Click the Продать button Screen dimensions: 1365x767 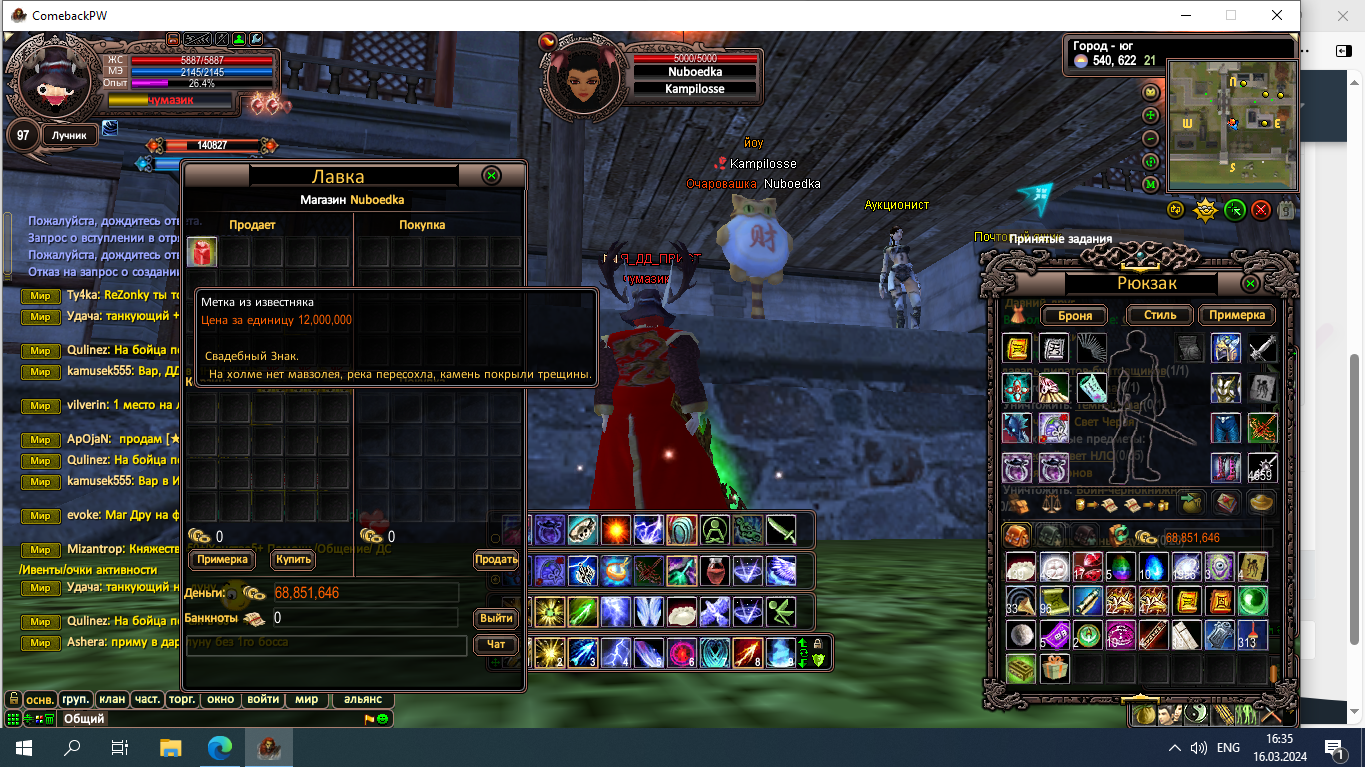click(x=496, y=560)
